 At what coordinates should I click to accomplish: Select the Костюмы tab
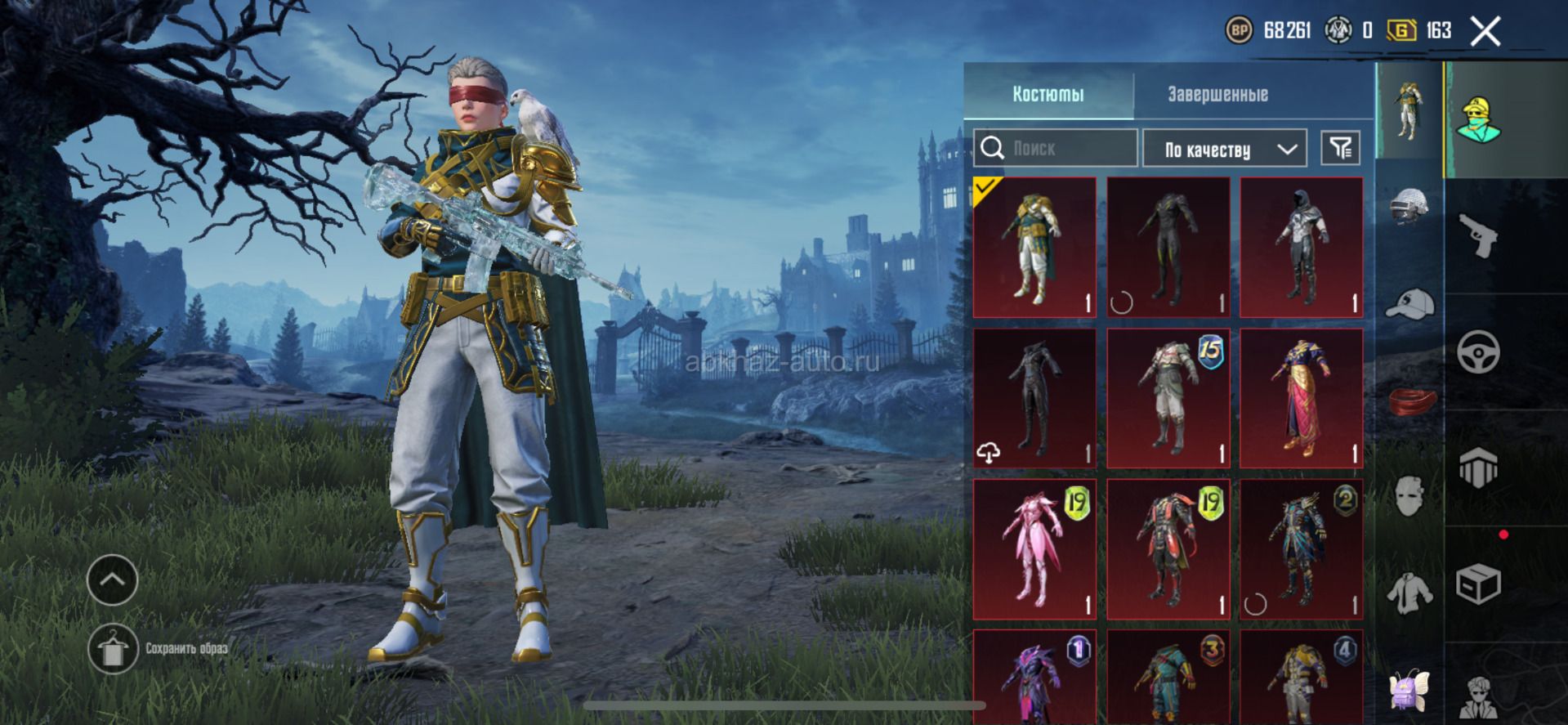coord(1048,94)
